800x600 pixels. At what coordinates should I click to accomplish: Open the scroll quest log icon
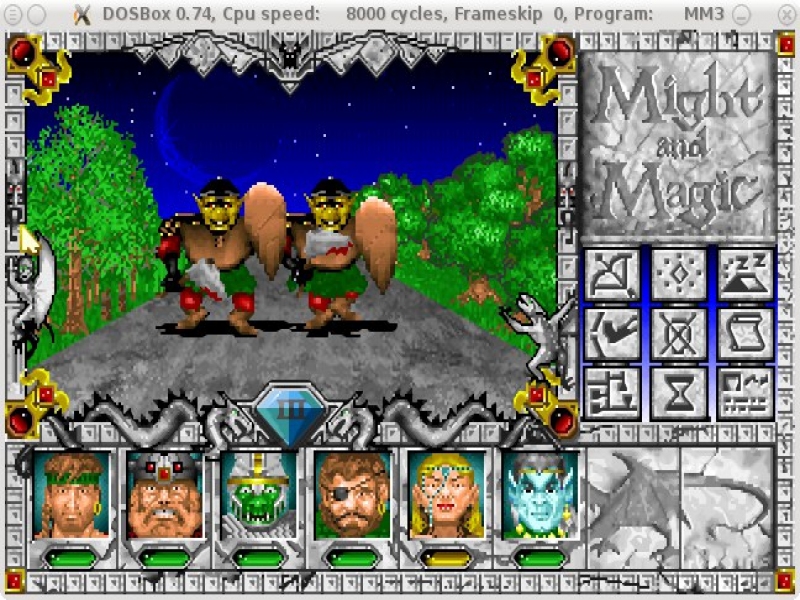[745, 334]
